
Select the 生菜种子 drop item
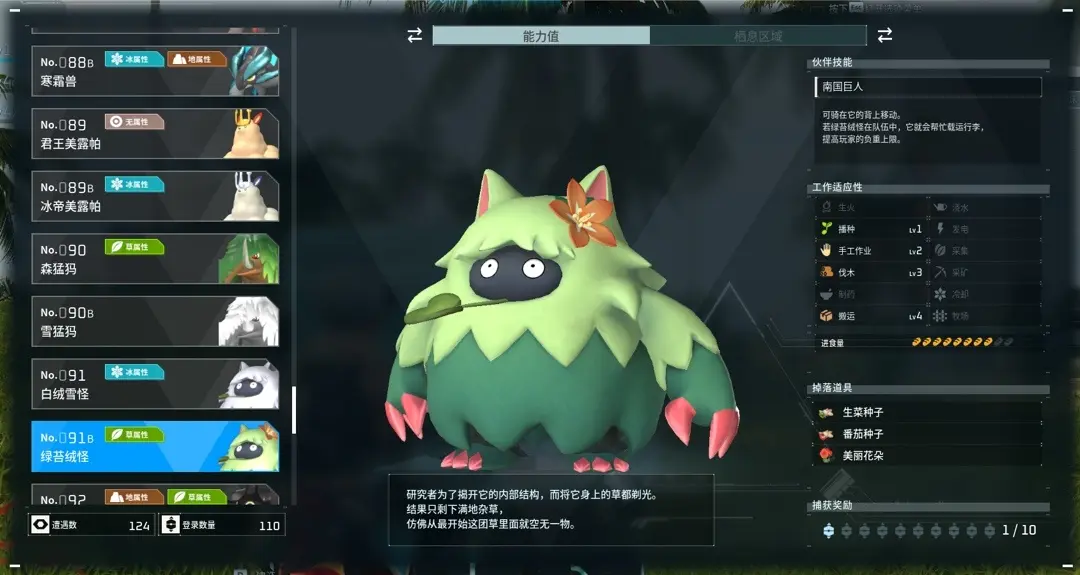click(930, 412)
